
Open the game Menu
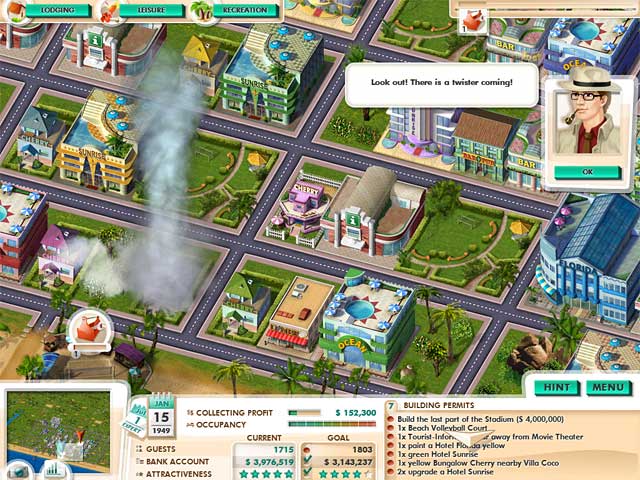pyautogui.click(x=606, y=387)
